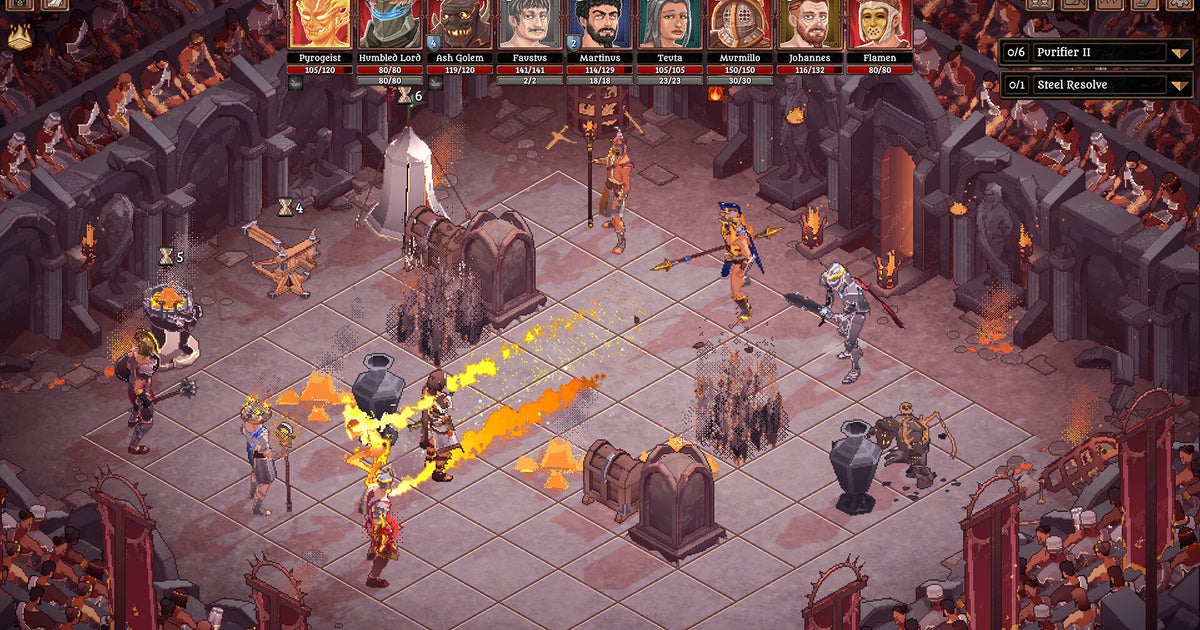Pick the Teuta portrait
Image resolution: width=1200 pixels, height=630 pixels.
(x=671, y=24)
